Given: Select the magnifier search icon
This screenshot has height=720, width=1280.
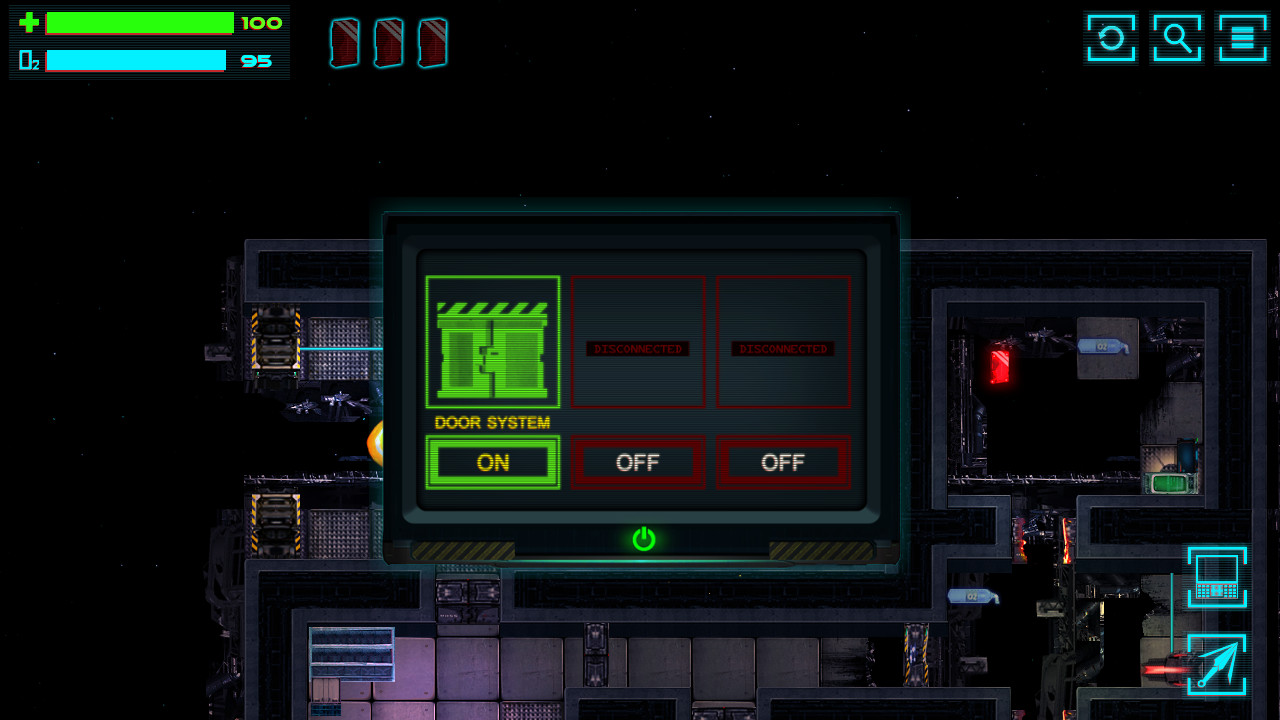Looking at the screenshot, I should click(x=1177, y=38).
